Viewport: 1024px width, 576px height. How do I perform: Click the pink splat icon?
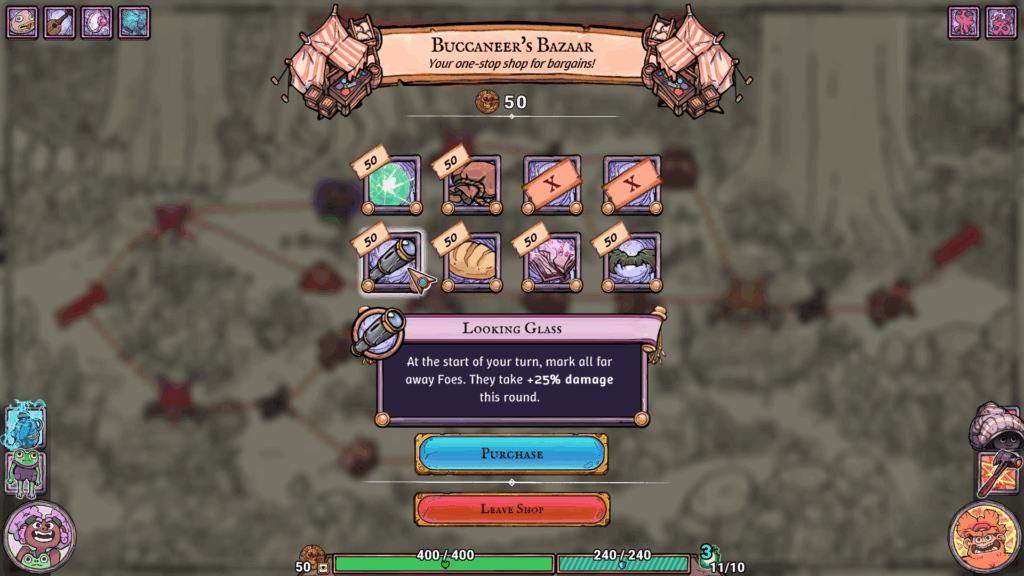(964, 22)
